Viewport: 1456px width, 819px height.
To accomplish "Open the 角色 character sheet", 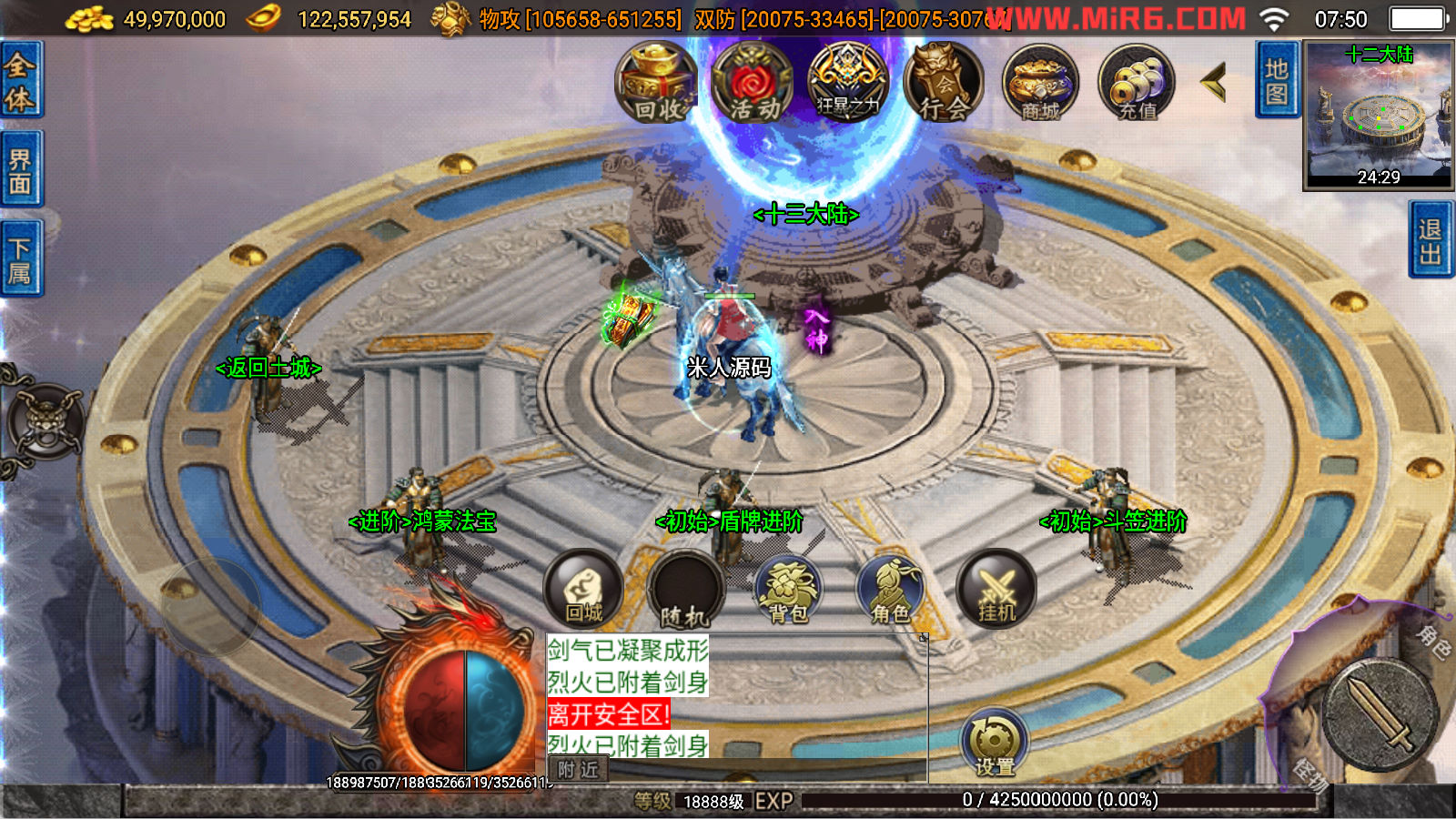I will 891,591.
